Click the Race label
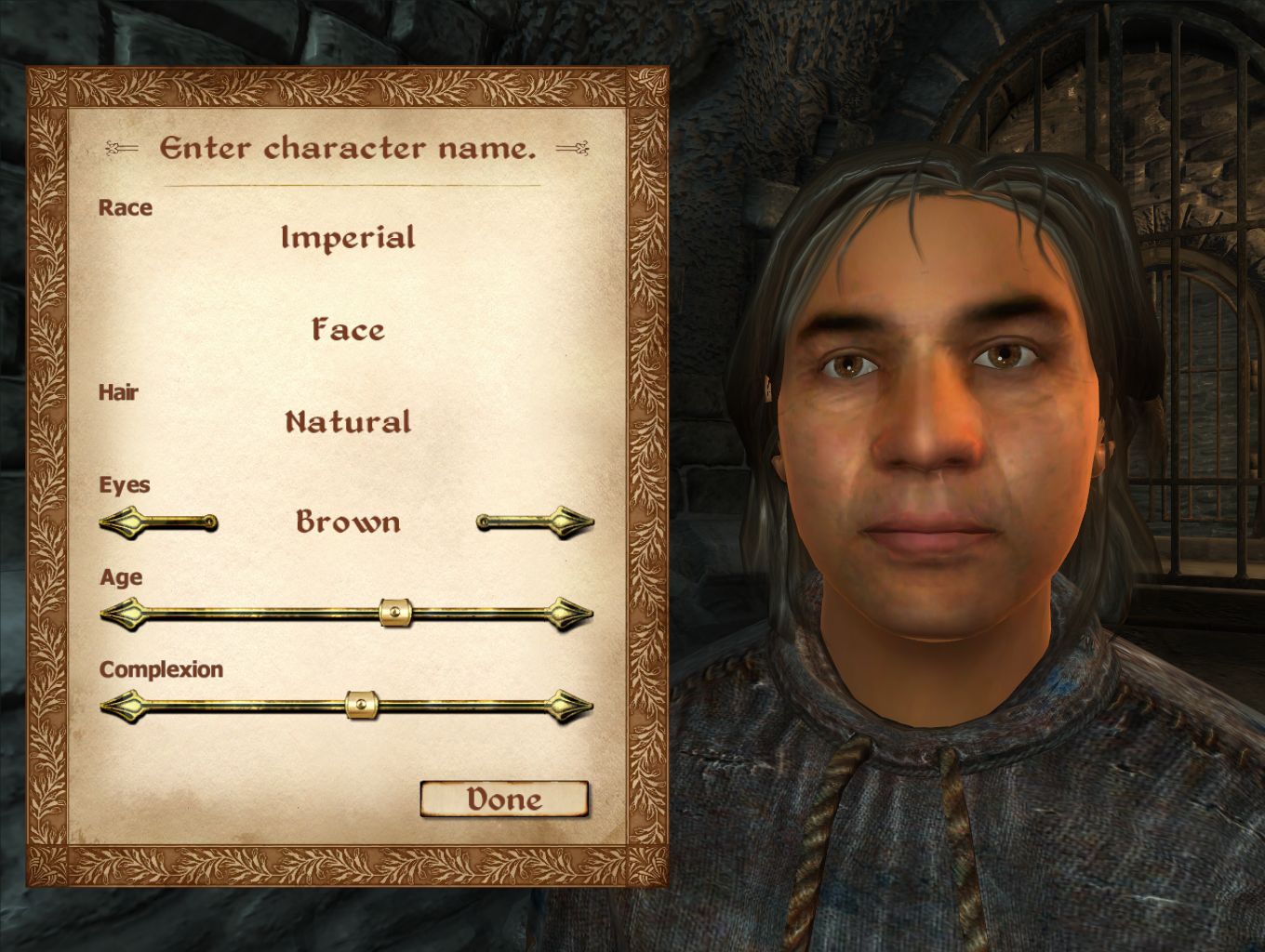The image size is (1265, 952). 126,208
